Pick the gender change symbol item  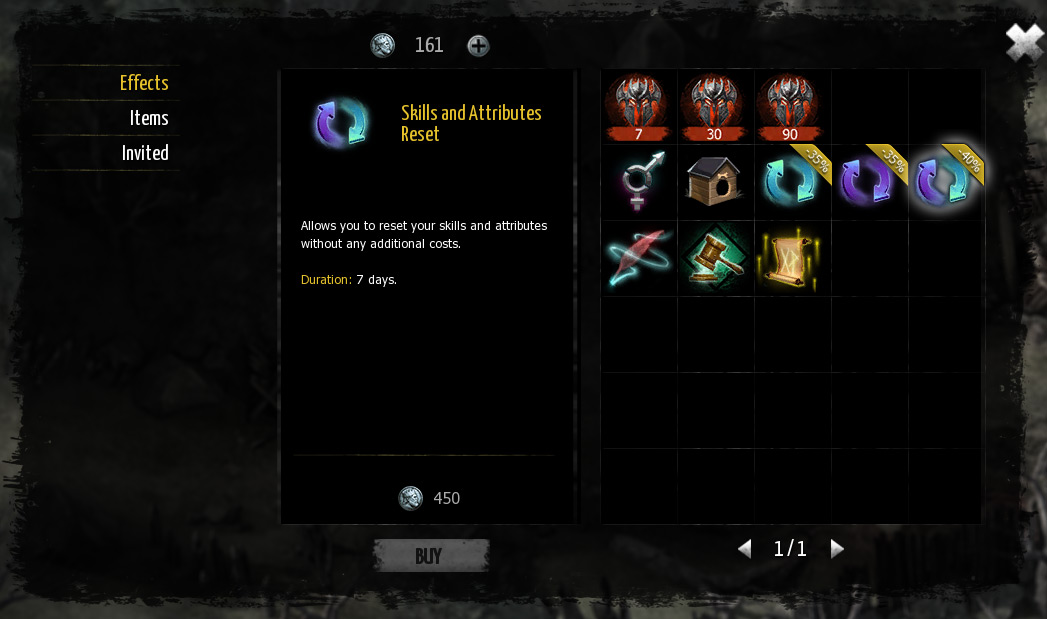(638, 182)
